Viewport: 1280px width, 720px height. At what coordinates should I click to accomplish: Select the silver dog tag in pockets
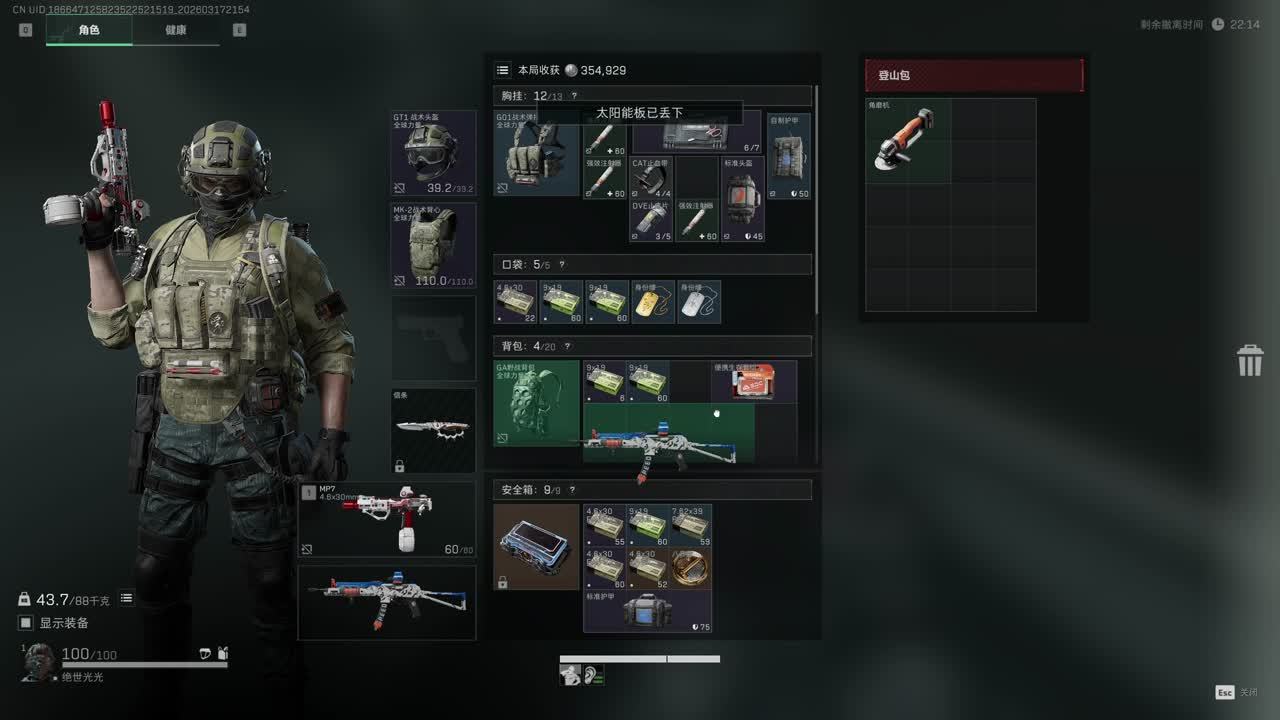700,302
